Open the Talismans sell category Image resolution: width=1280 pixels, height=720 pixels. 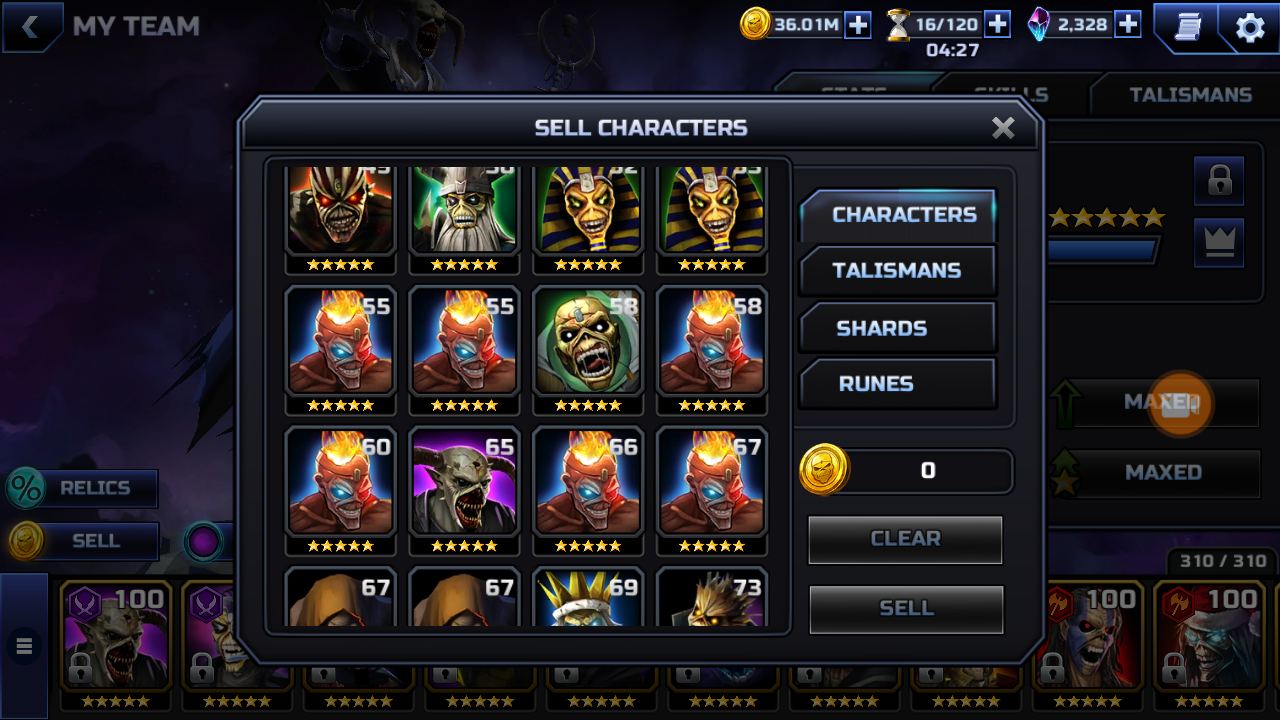coord(898,271)
